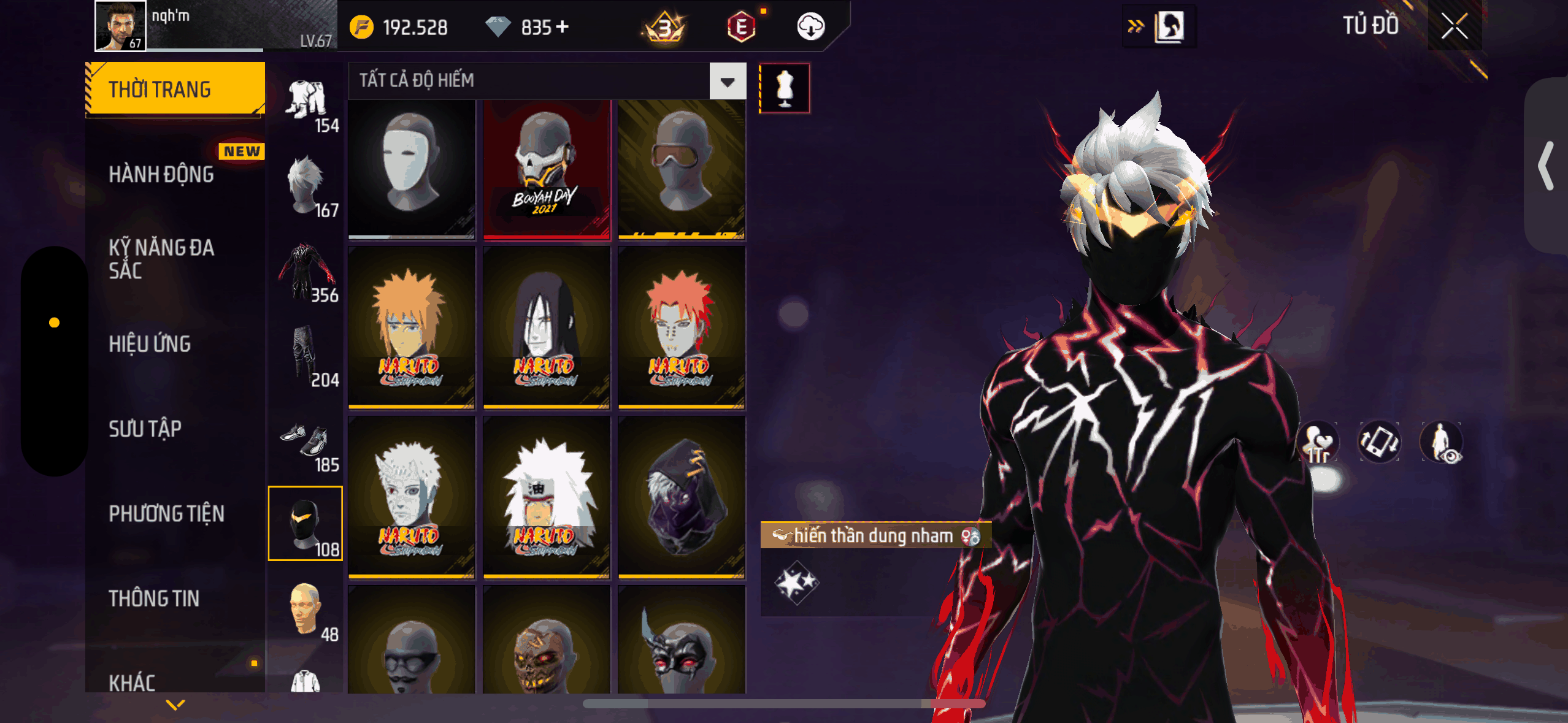The height and width of the screenshot is (723, 1568).
Task: Open the rarity filter dropdown
Action: [x=728, y=81]
